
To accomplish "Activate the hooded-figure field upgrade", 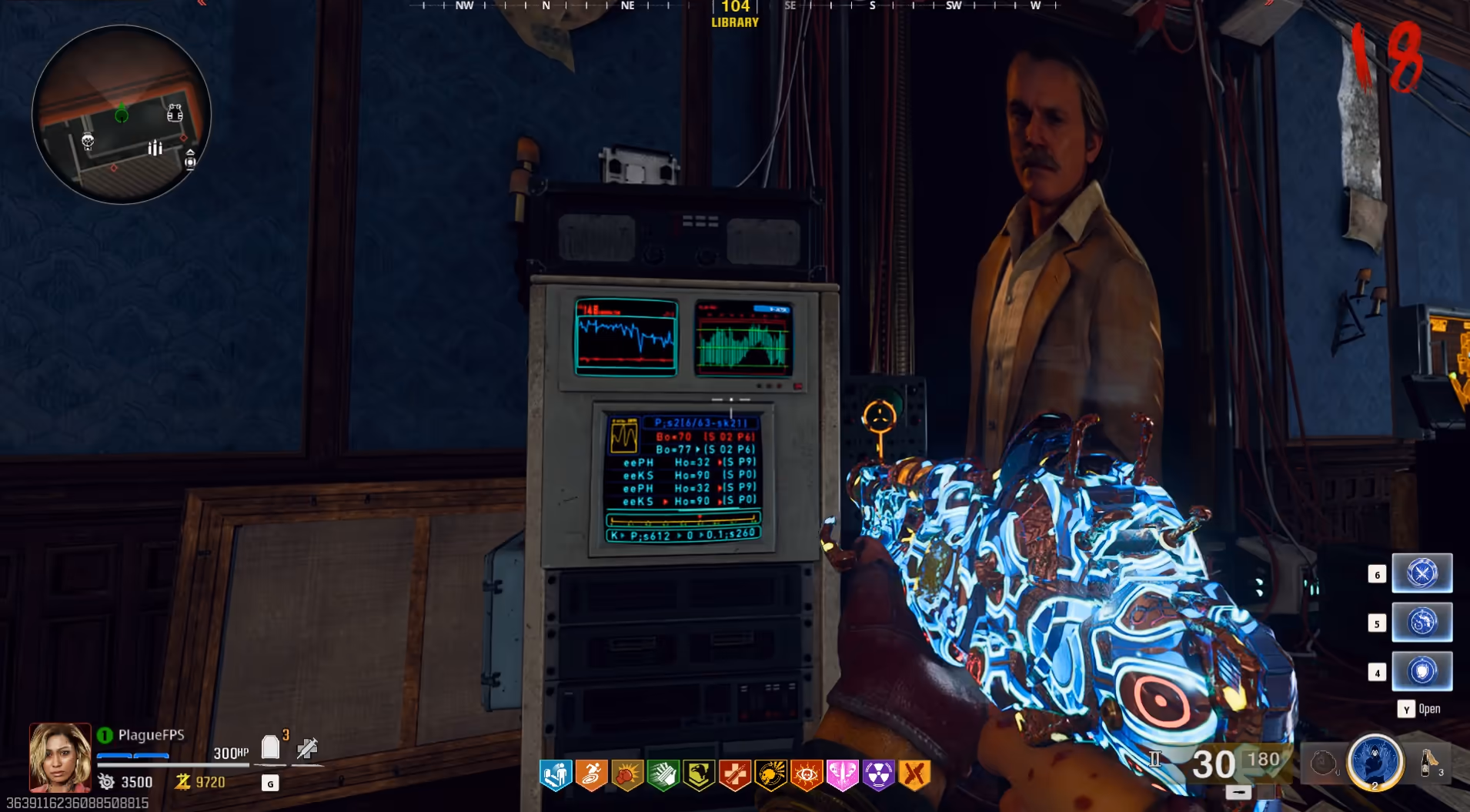I will pos(1375,762).
